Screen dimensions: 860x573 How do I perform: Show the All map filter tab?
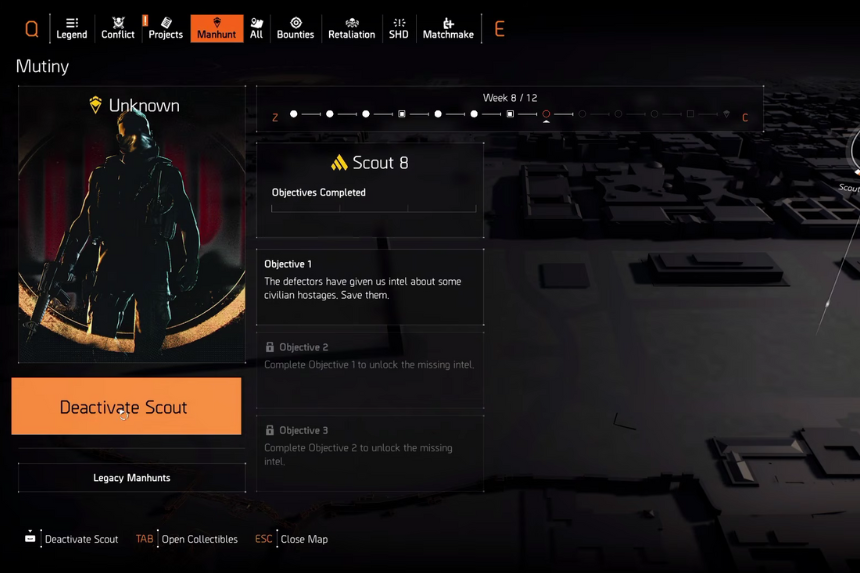click(x=257, y=28)
